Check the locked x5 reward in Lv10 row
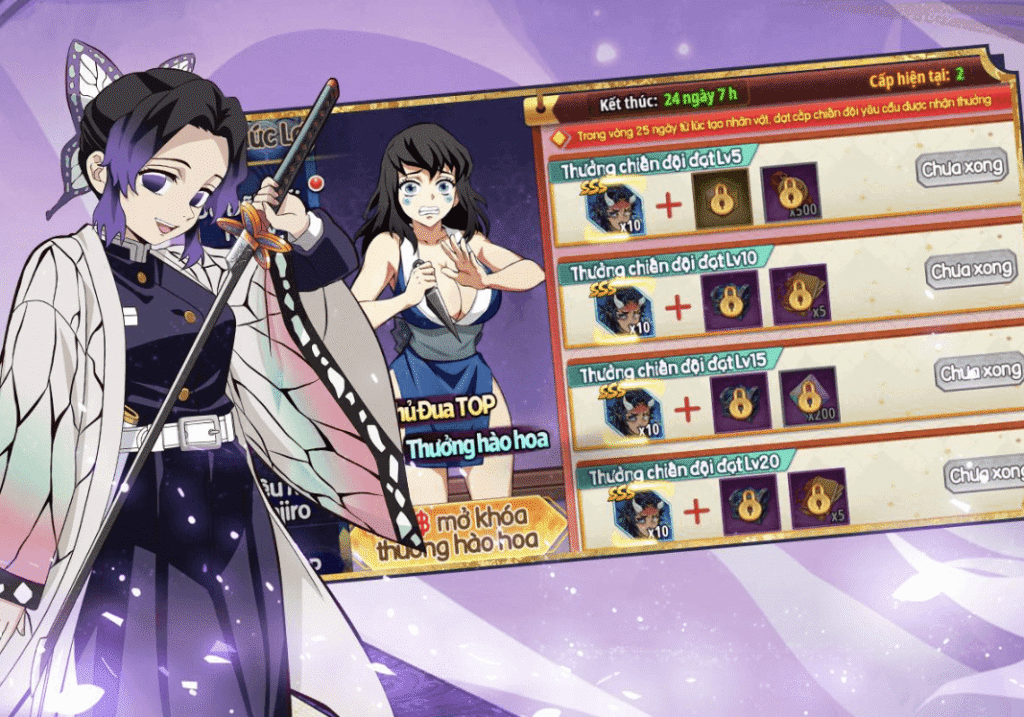Image resolution: width=1024 pixels, height=717 pixels. click(800, 294)
